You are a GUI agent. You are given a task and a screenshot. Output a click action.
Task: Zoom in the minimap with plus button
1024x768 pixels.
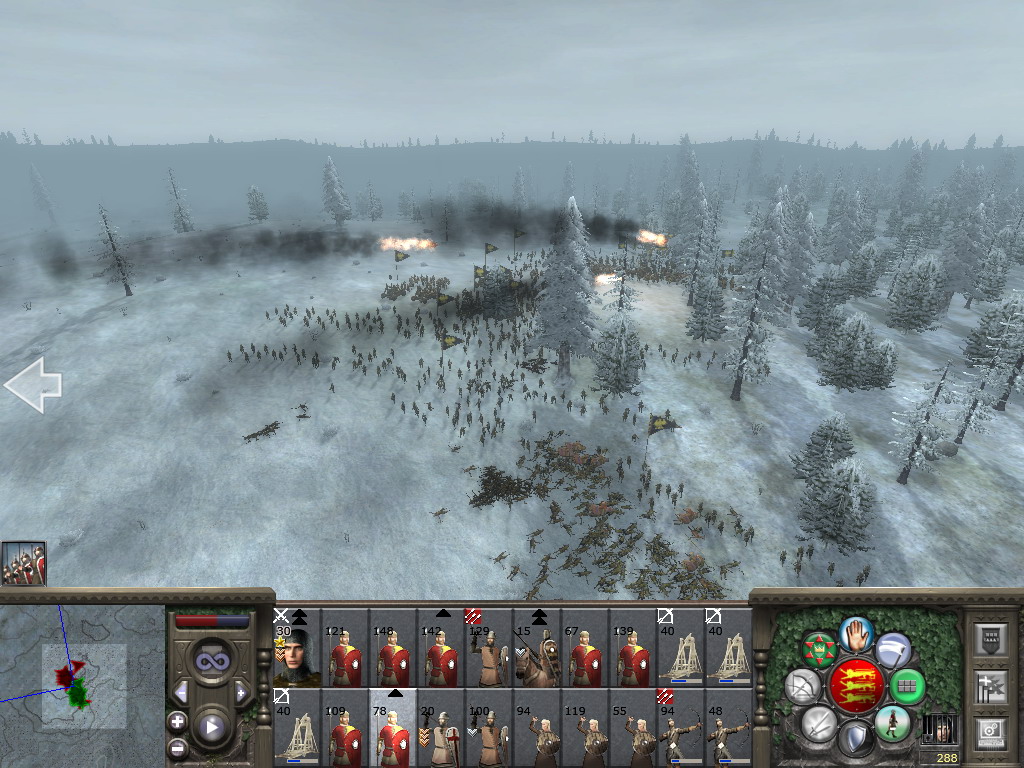(178, 720)
